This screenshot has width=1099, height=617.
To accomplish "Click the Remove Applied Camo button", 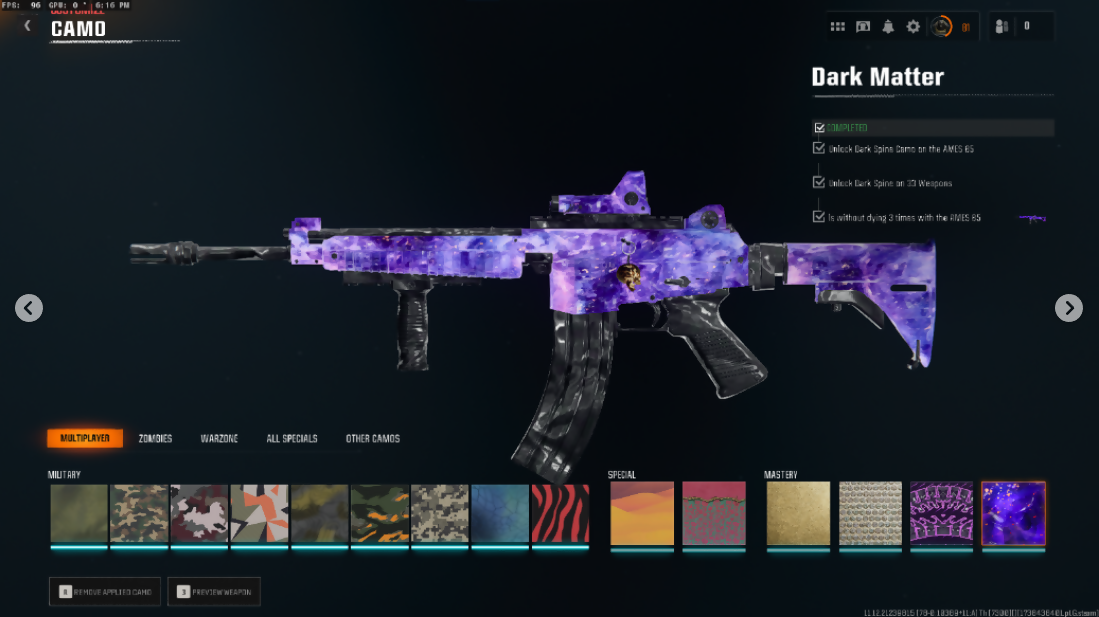I will point(105,592).
